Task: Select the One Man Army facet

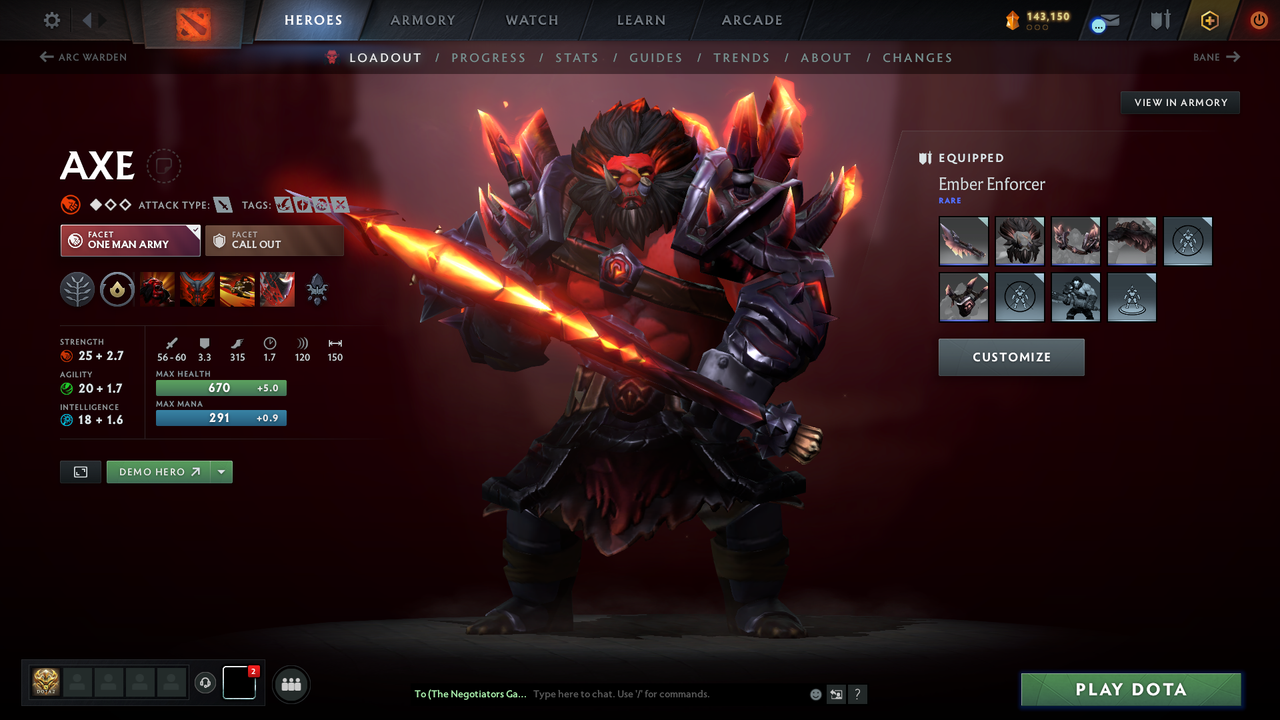Action: click(x=130, y=240)
